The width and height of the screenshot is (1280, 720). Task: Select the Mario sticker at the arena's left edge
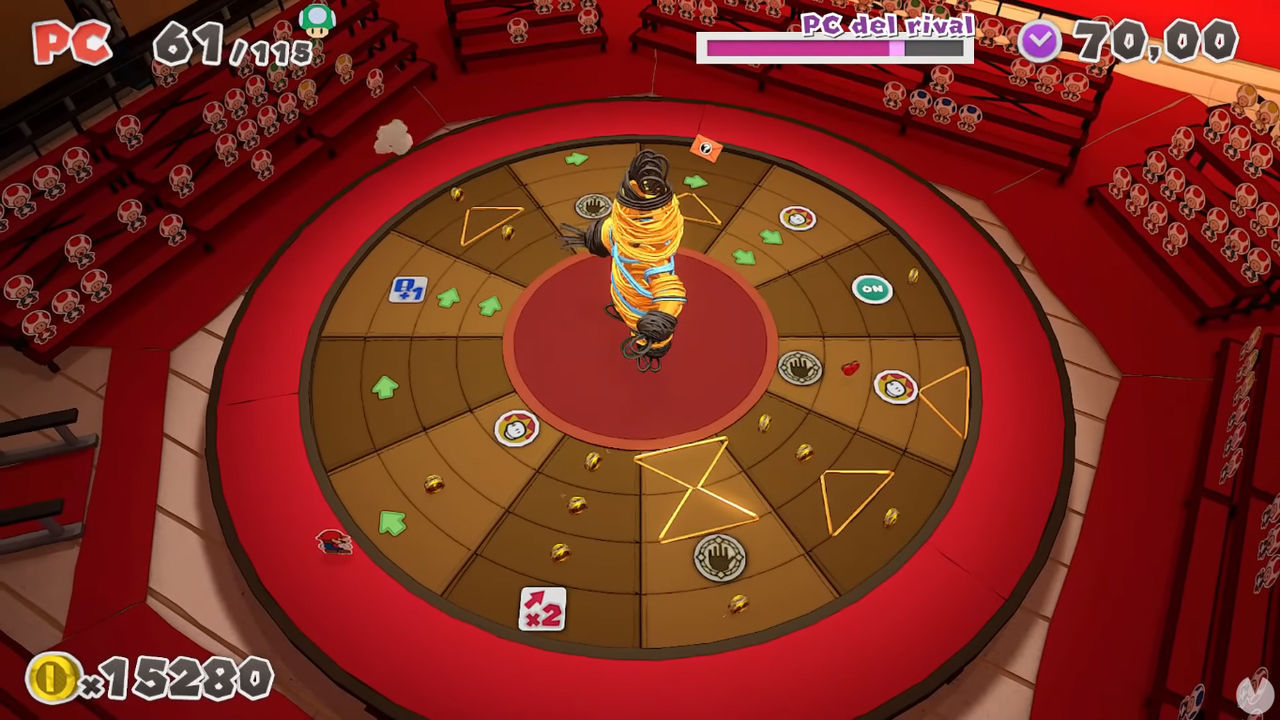333,543
